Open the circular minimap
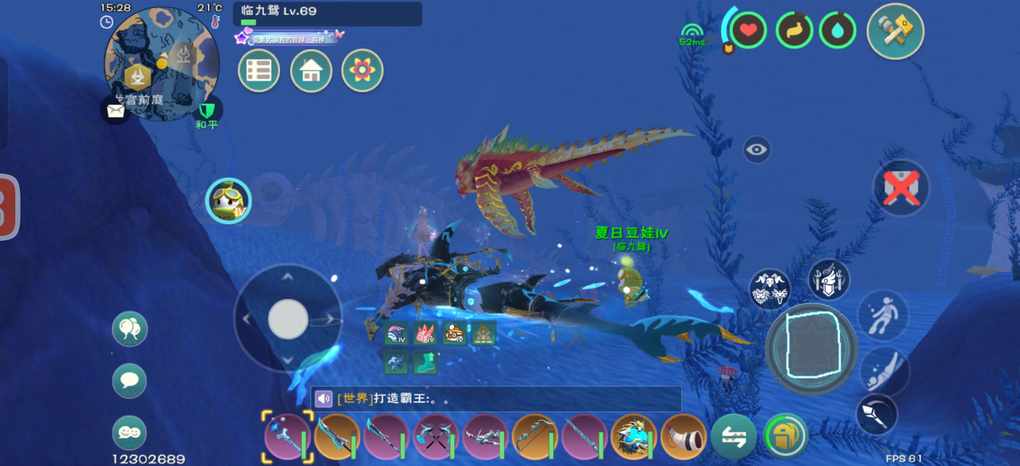Image resolution: width=1020 pixels, height=466 pixels. (161, 62)
